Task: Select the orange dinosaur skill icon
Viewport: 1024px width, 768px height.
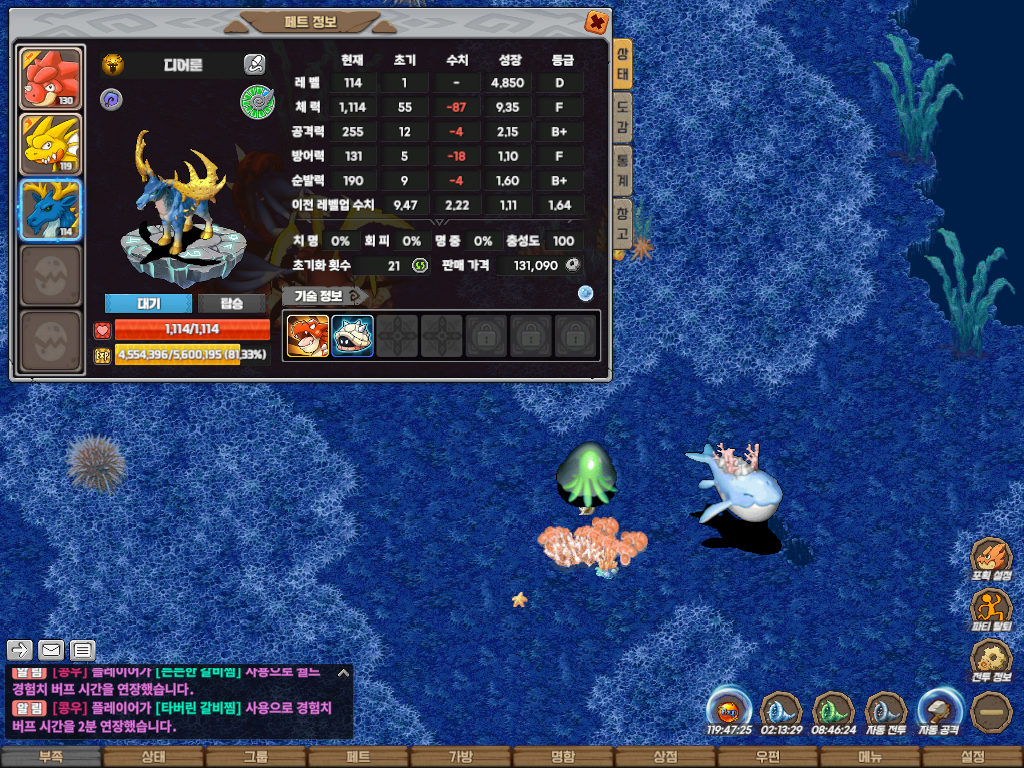Action: point(308,336)
